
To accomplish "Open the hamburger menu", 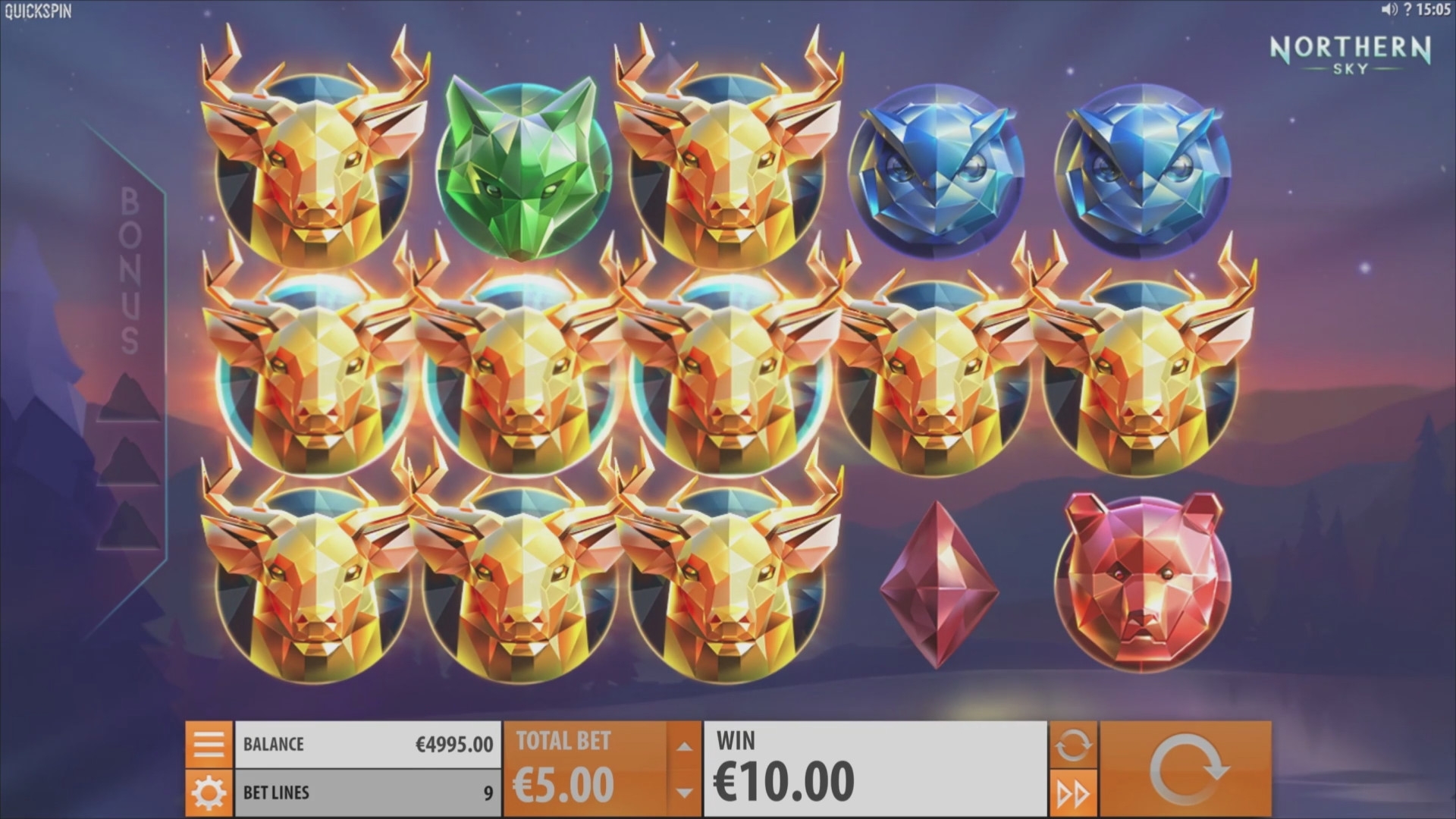I will pos(208,744).
